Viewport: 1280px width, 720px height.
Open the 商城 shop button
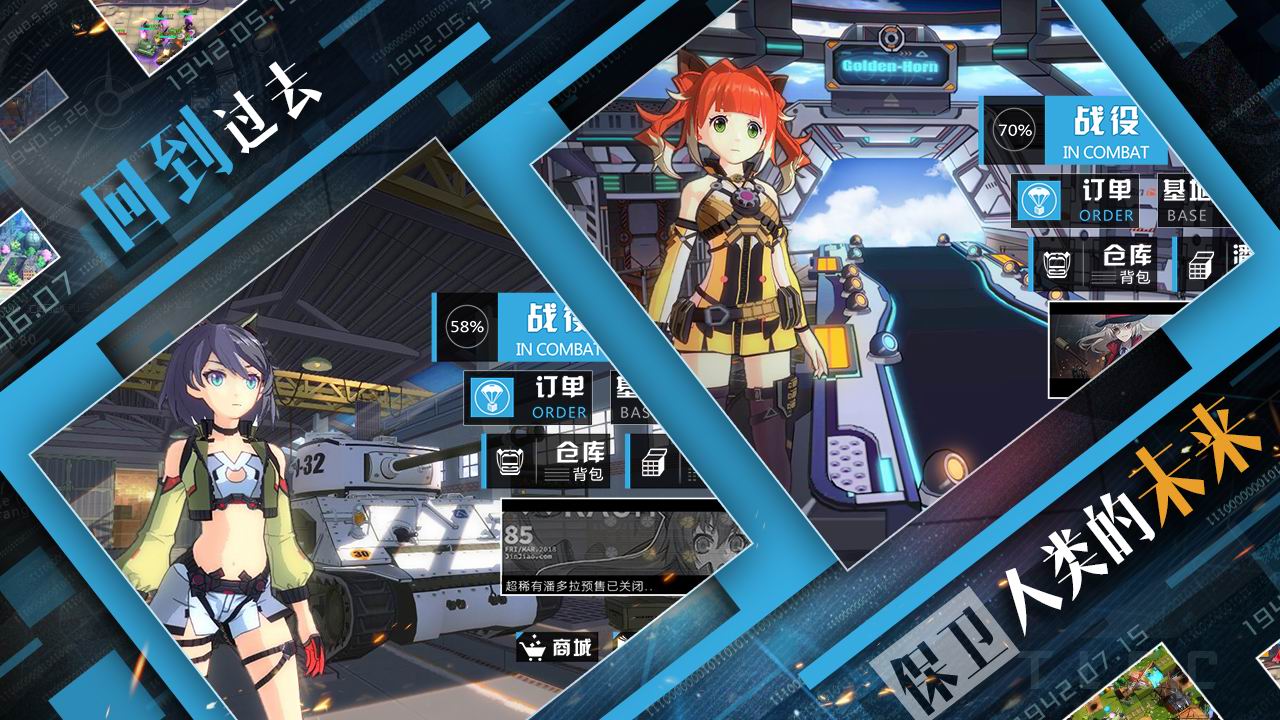557,648
